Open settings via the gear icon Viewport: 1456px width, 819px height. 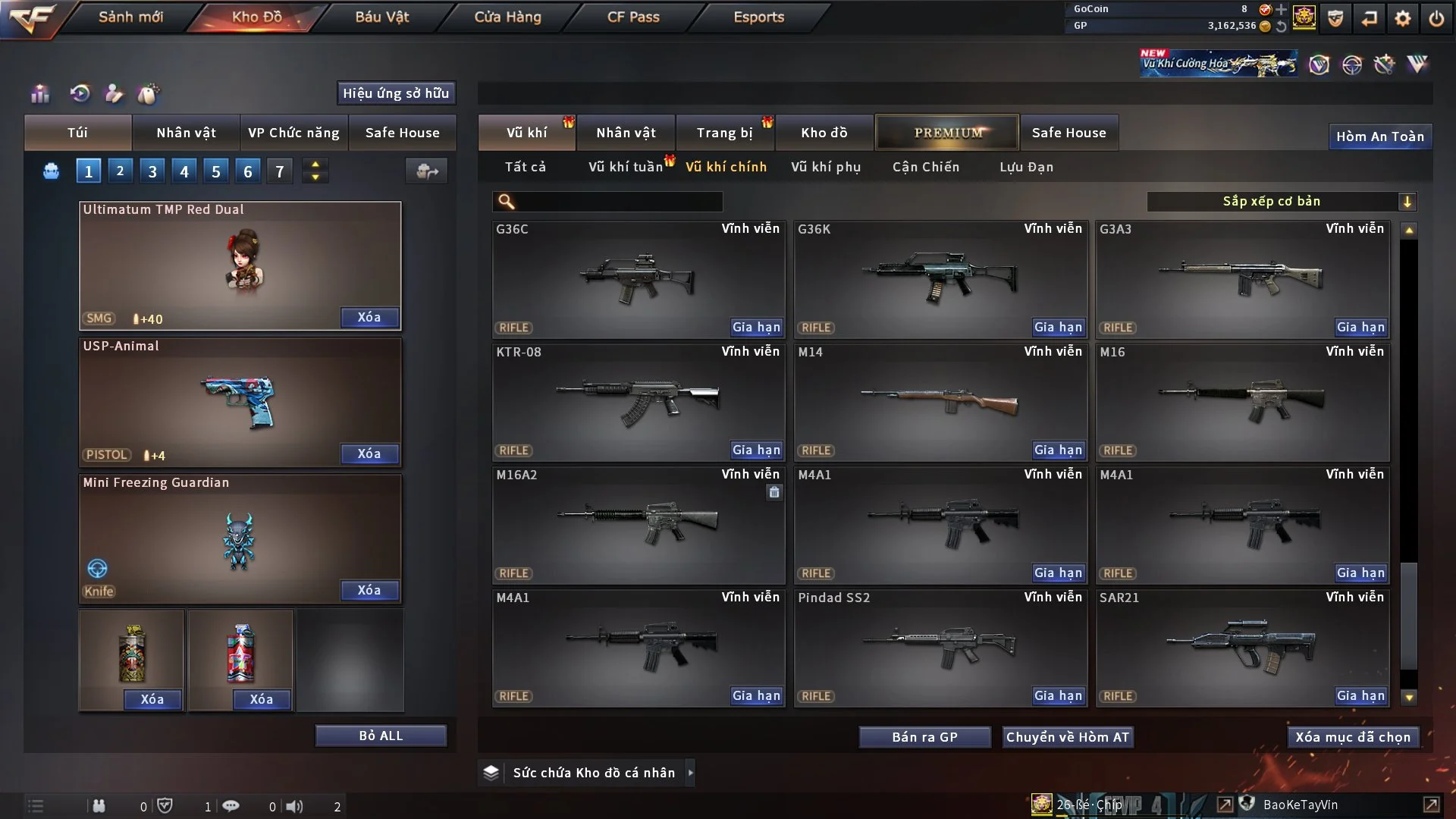point(1403,17)
